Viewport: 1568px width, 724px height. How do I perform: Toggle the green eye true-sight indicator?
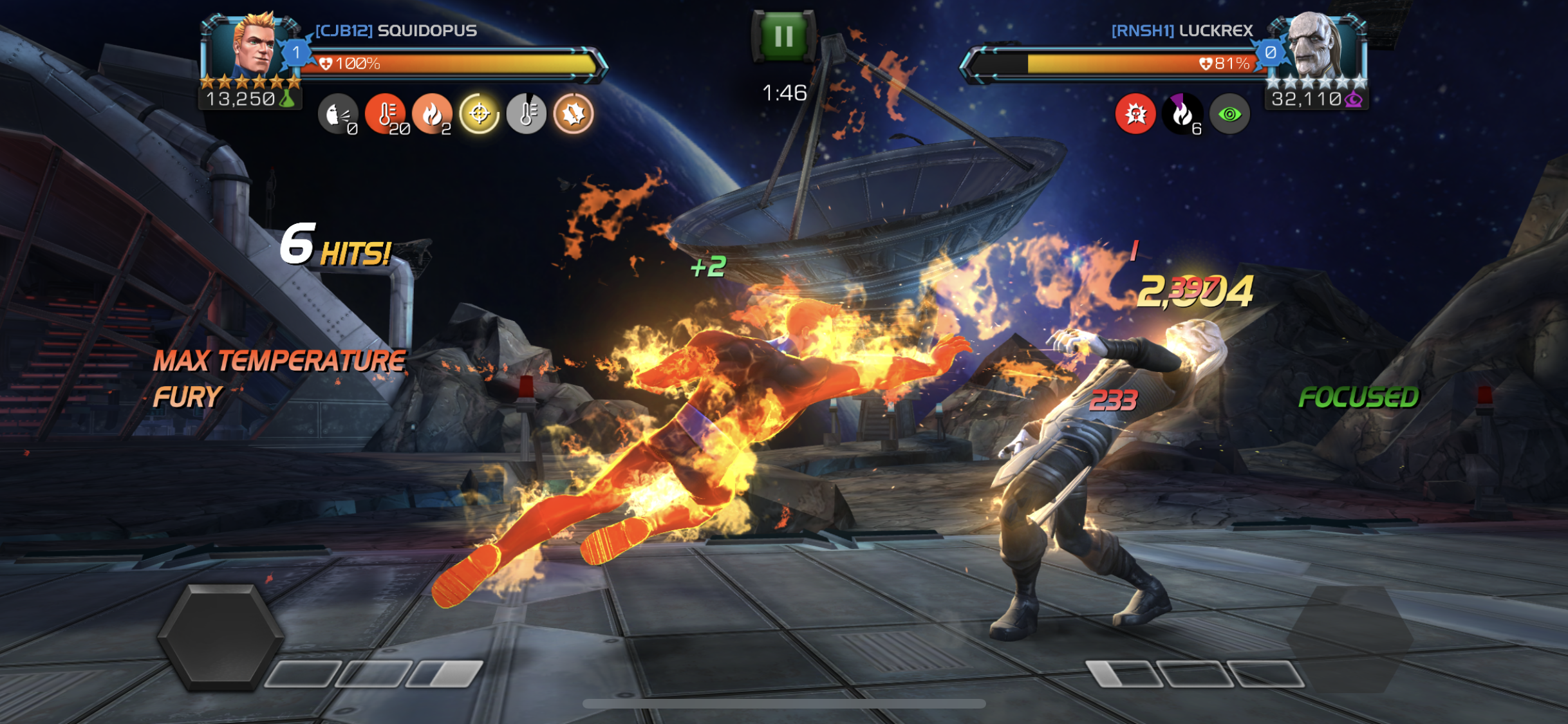pyautogui.click(x=1231, y=116)
